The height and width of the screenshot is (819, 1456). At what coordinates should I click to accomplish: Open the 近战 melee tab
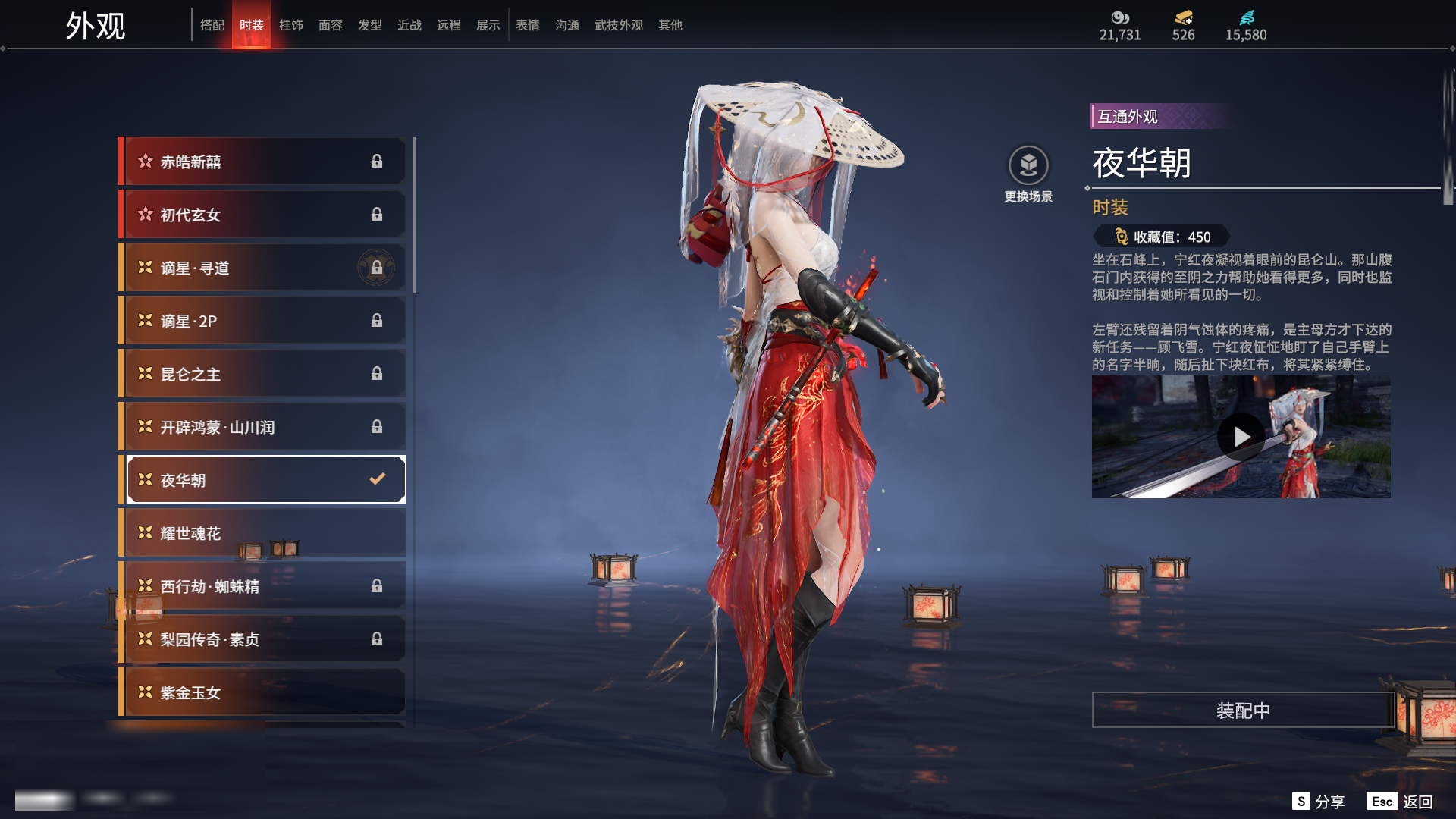(x=409, y=25)
